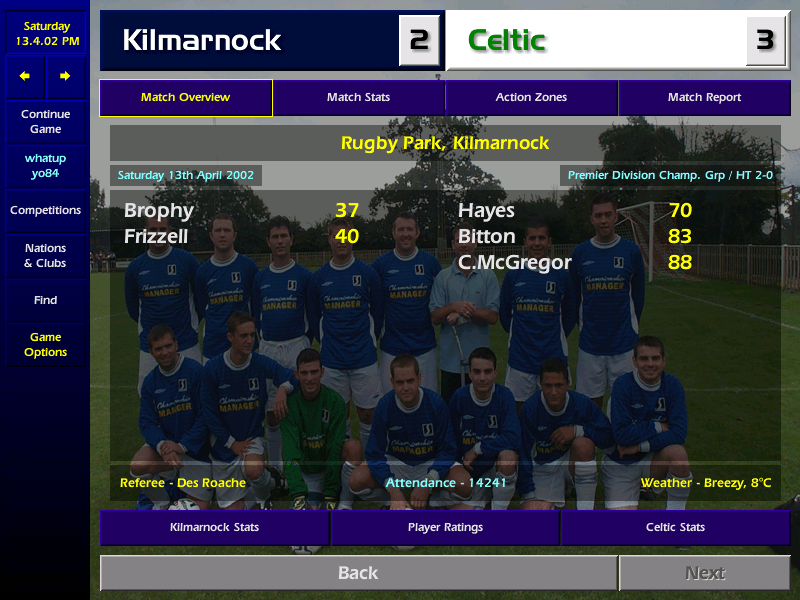Select goalscorer Brophy
The image size is (800, 600).
click(x=159, y=211)
